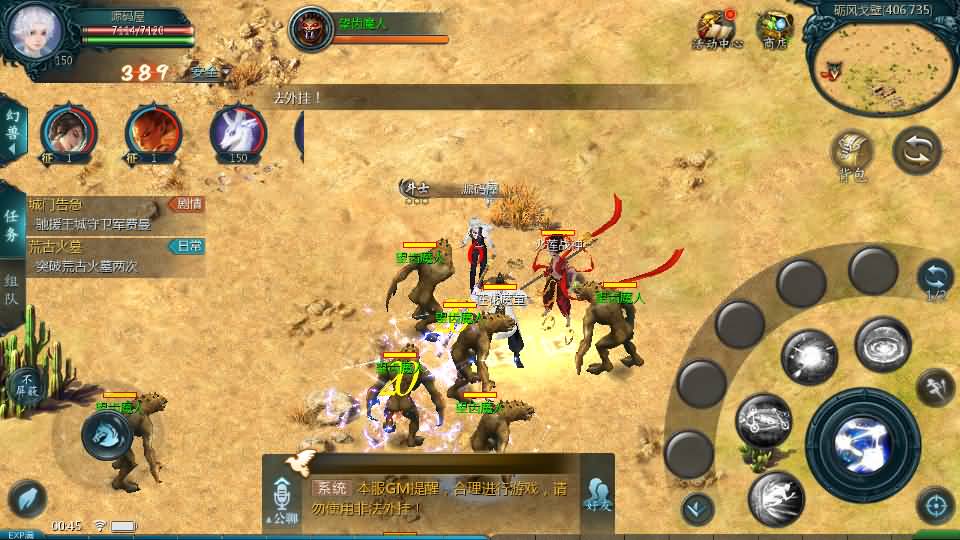Viewport: 960px width, 540px height.
Task: Open the 背包 backpack
Action: [x=852, y=155]
